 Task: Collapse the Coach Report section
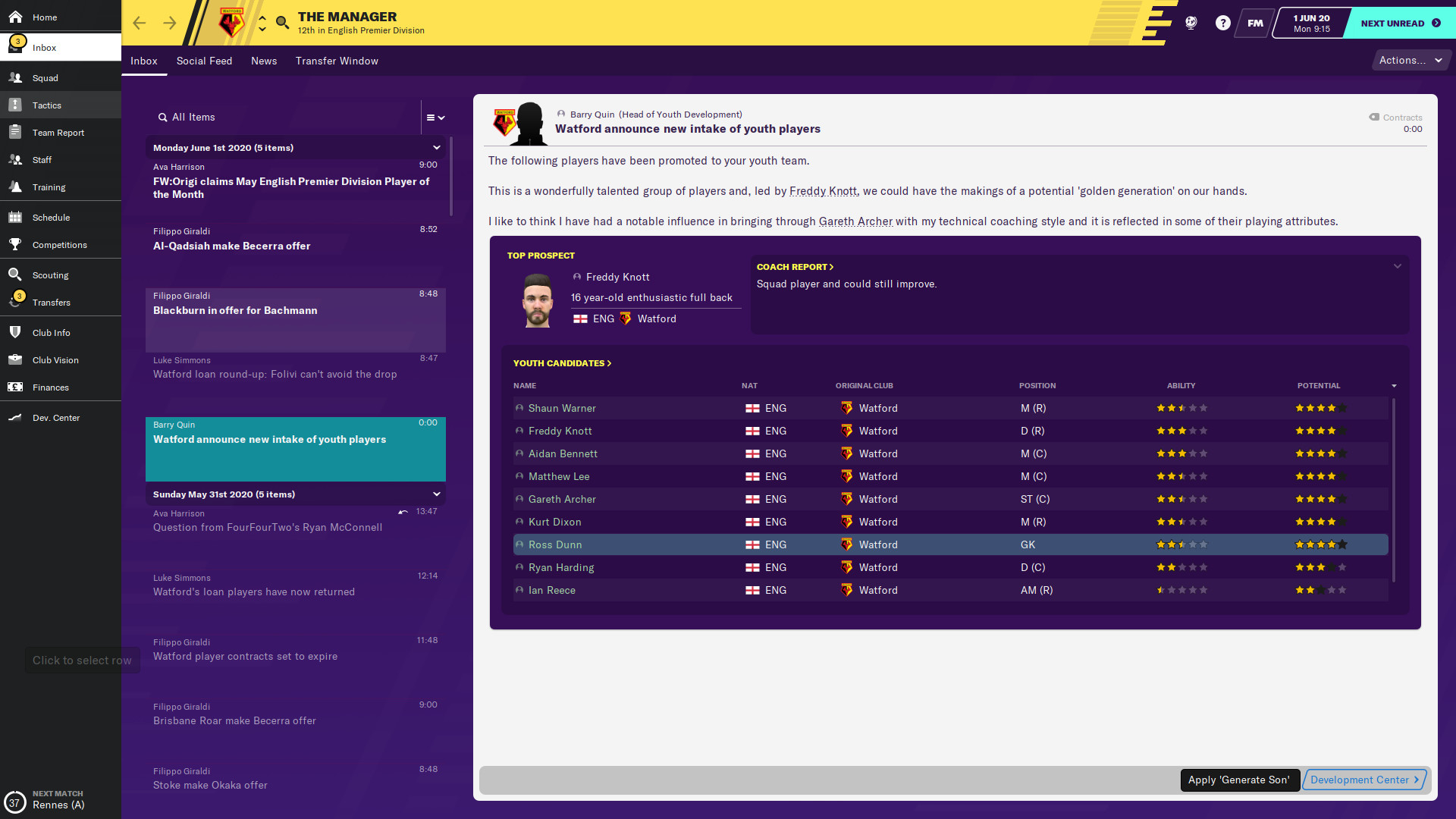coord(1397,266)
